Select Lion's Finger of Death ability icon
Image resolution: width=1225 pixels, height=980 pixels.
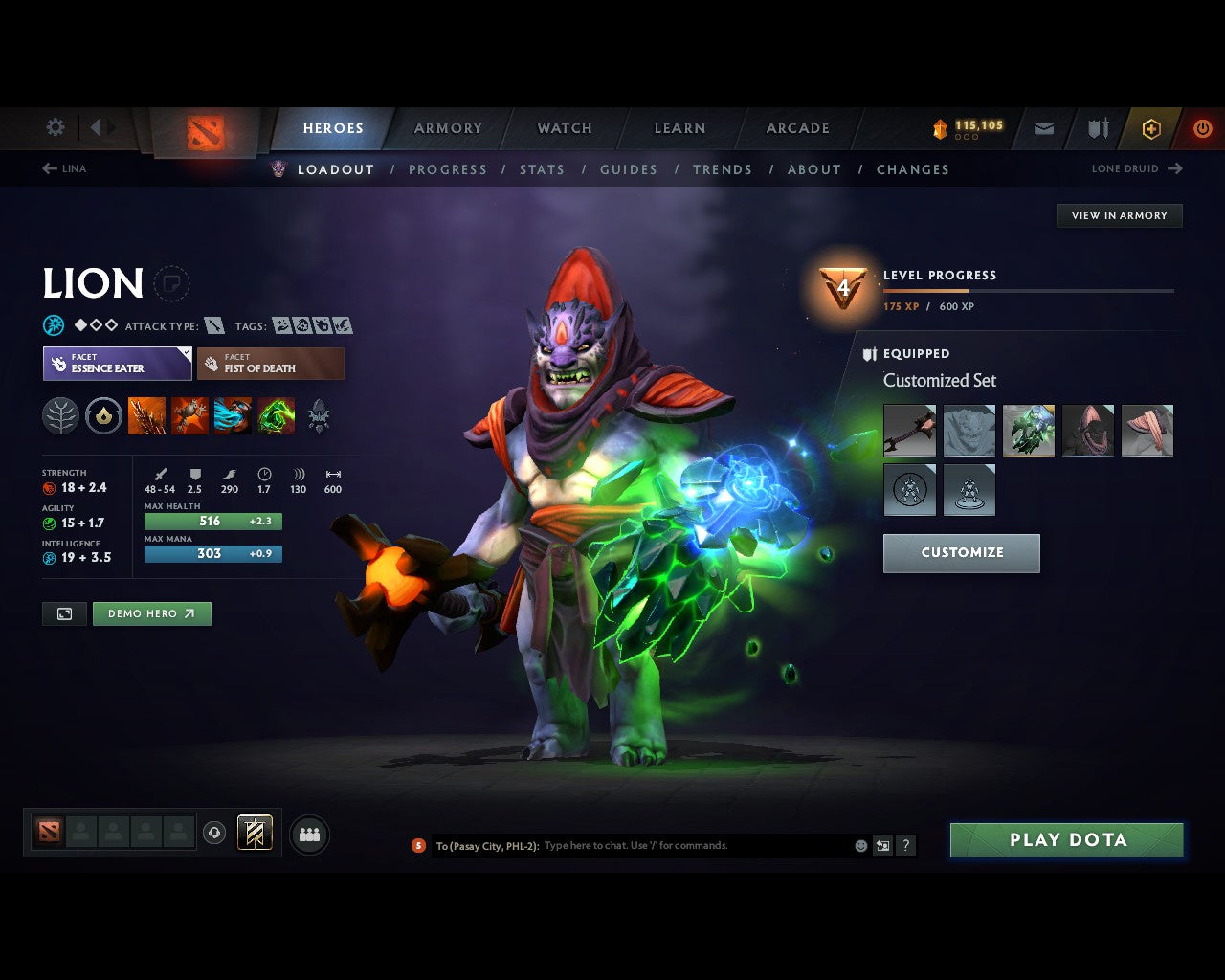pos(277,415)
